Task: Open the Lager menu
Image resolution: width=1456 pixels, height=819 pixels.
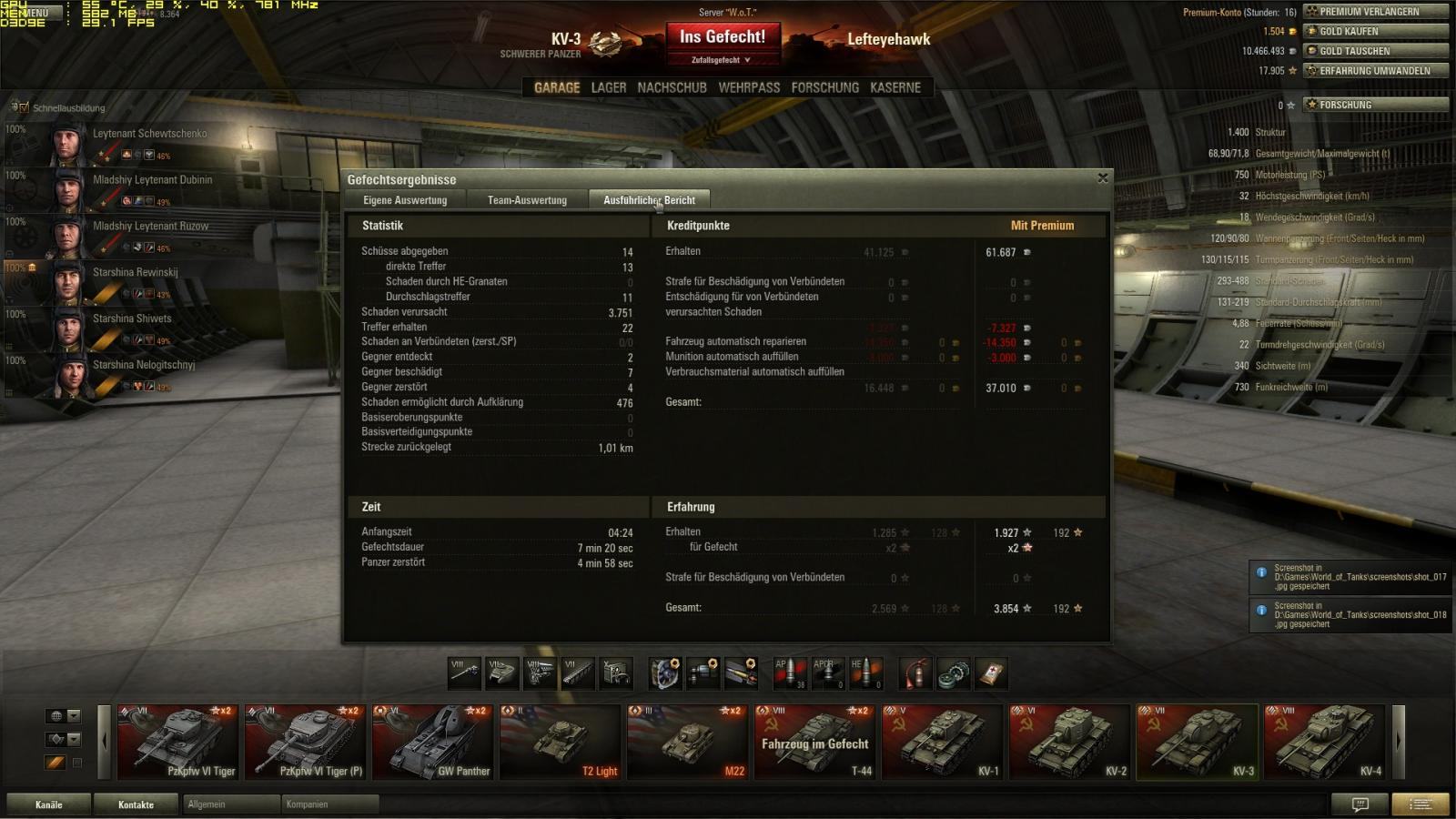Action: pos(609,87)
